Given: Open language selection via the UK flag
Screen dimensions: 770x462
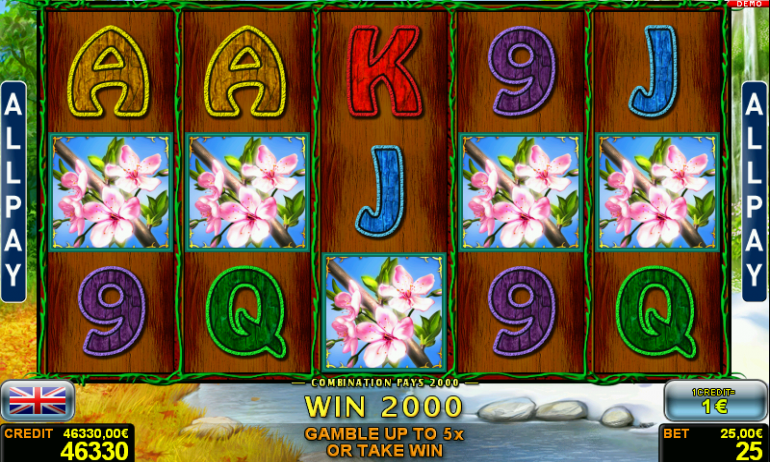Looking at the screenshot, I should pyautogui.click(x=37, y=401).
